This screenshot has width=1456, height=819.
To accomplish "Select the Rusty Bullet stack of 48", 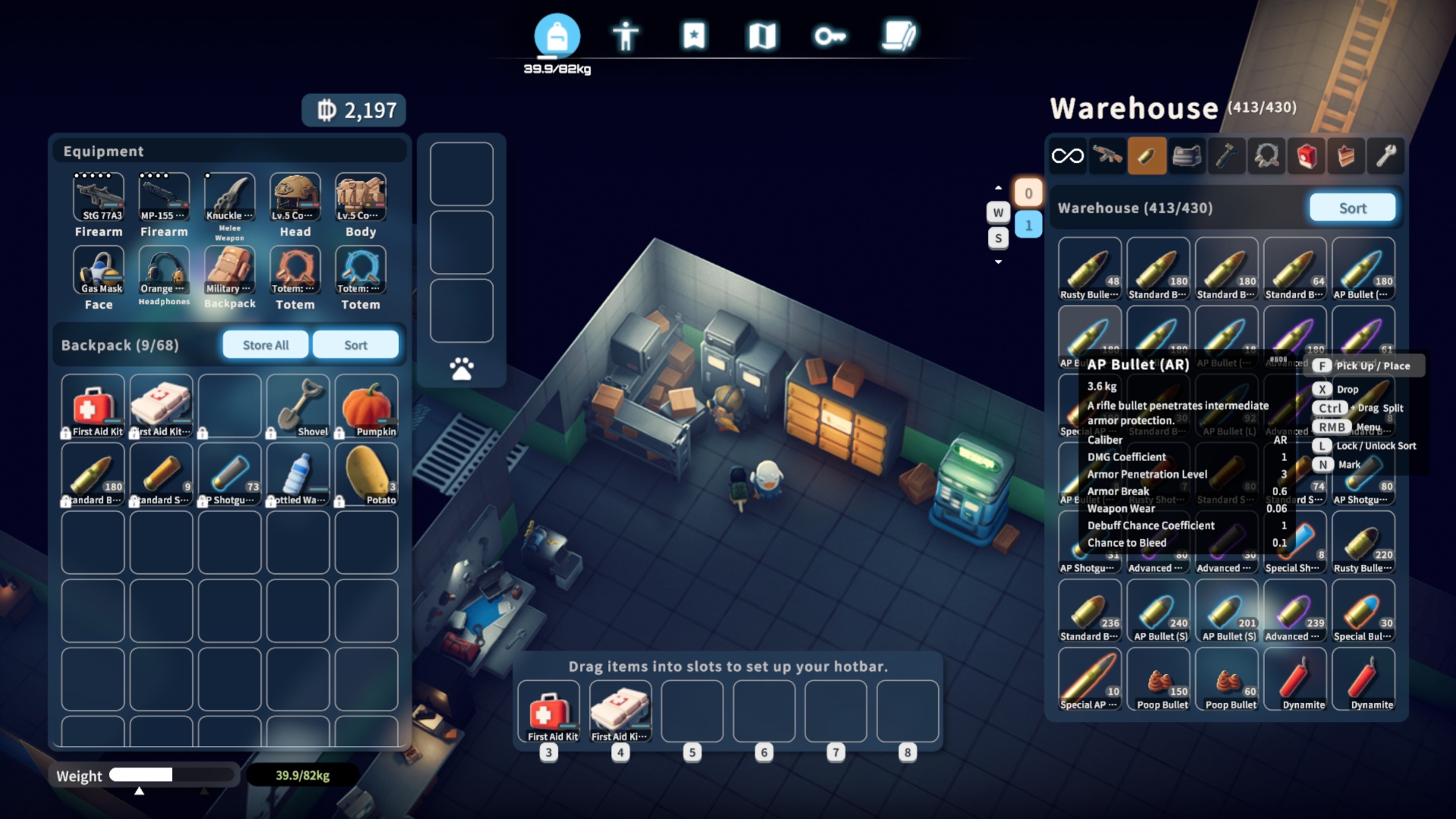I will [1090, 269].
